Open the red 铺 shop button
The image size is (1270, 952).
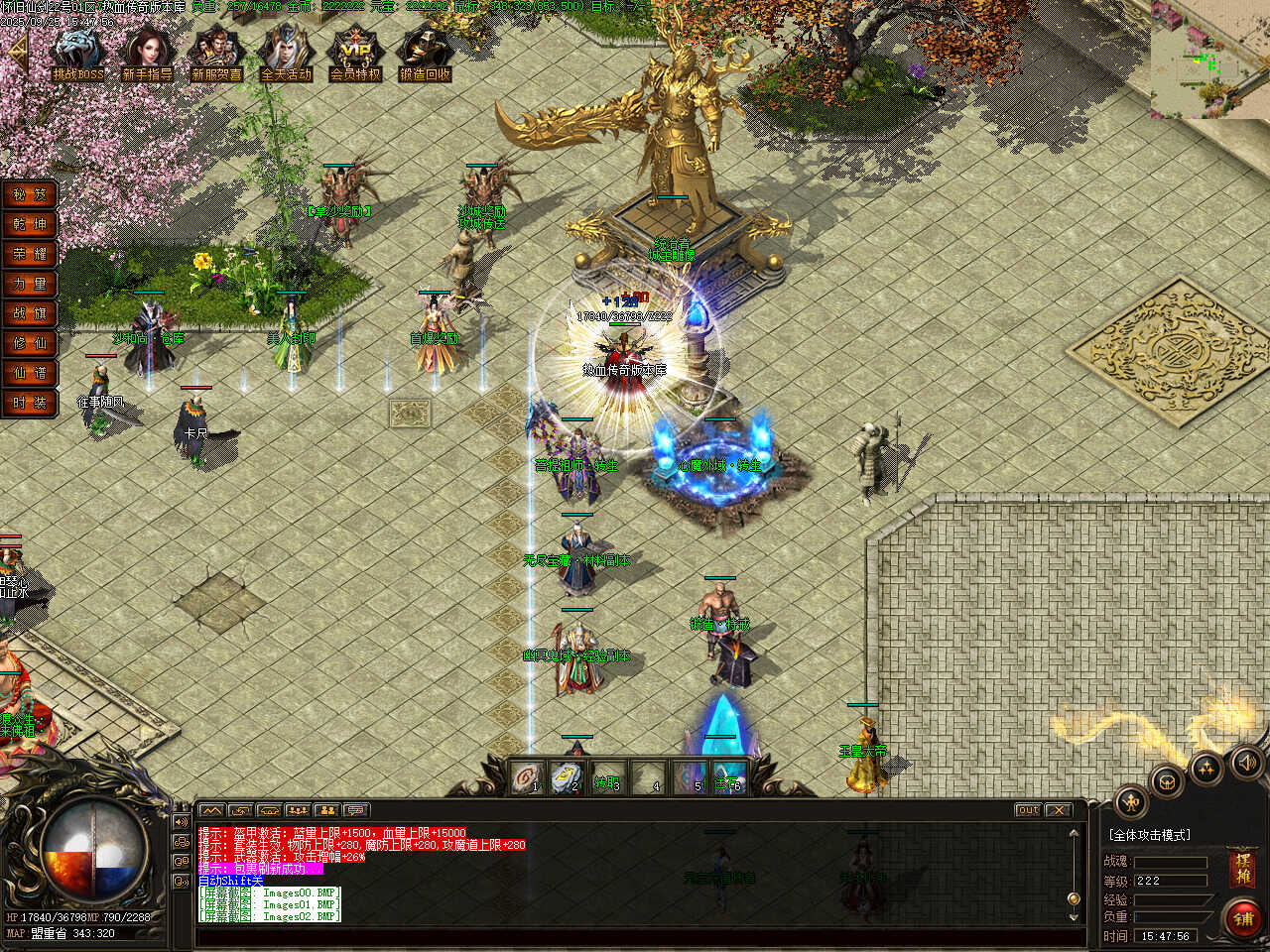click(x=1243, y=917)
